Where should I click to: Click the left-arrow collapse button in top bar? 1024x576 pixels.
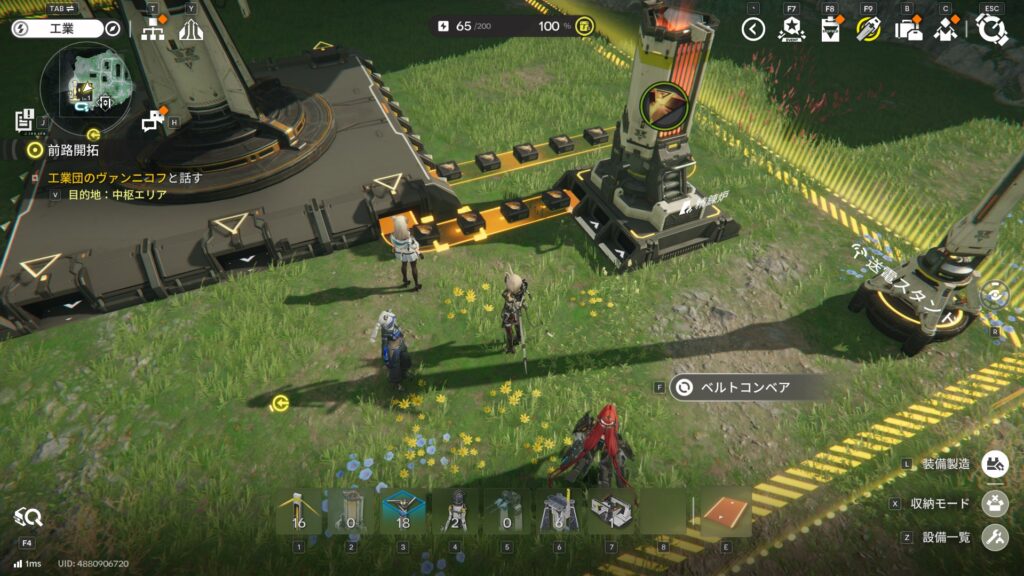753,29
